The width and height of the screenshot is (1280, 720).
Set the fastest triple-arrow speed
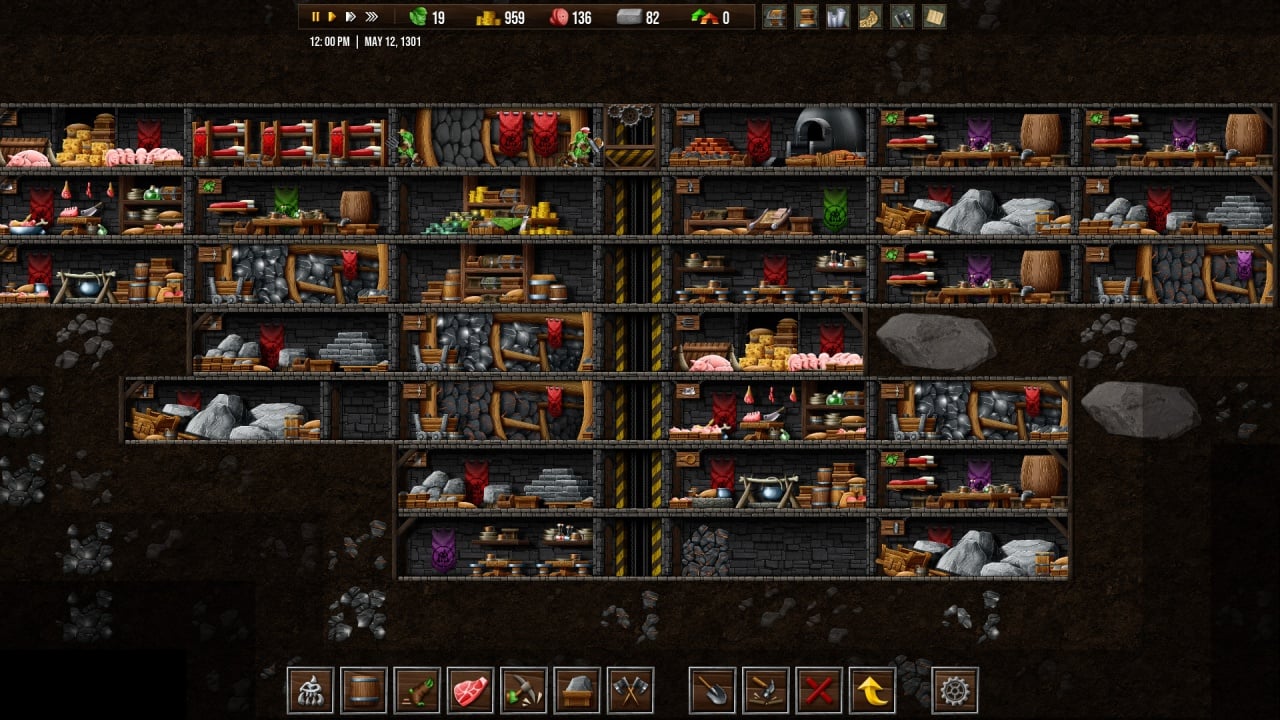(372, 17)
